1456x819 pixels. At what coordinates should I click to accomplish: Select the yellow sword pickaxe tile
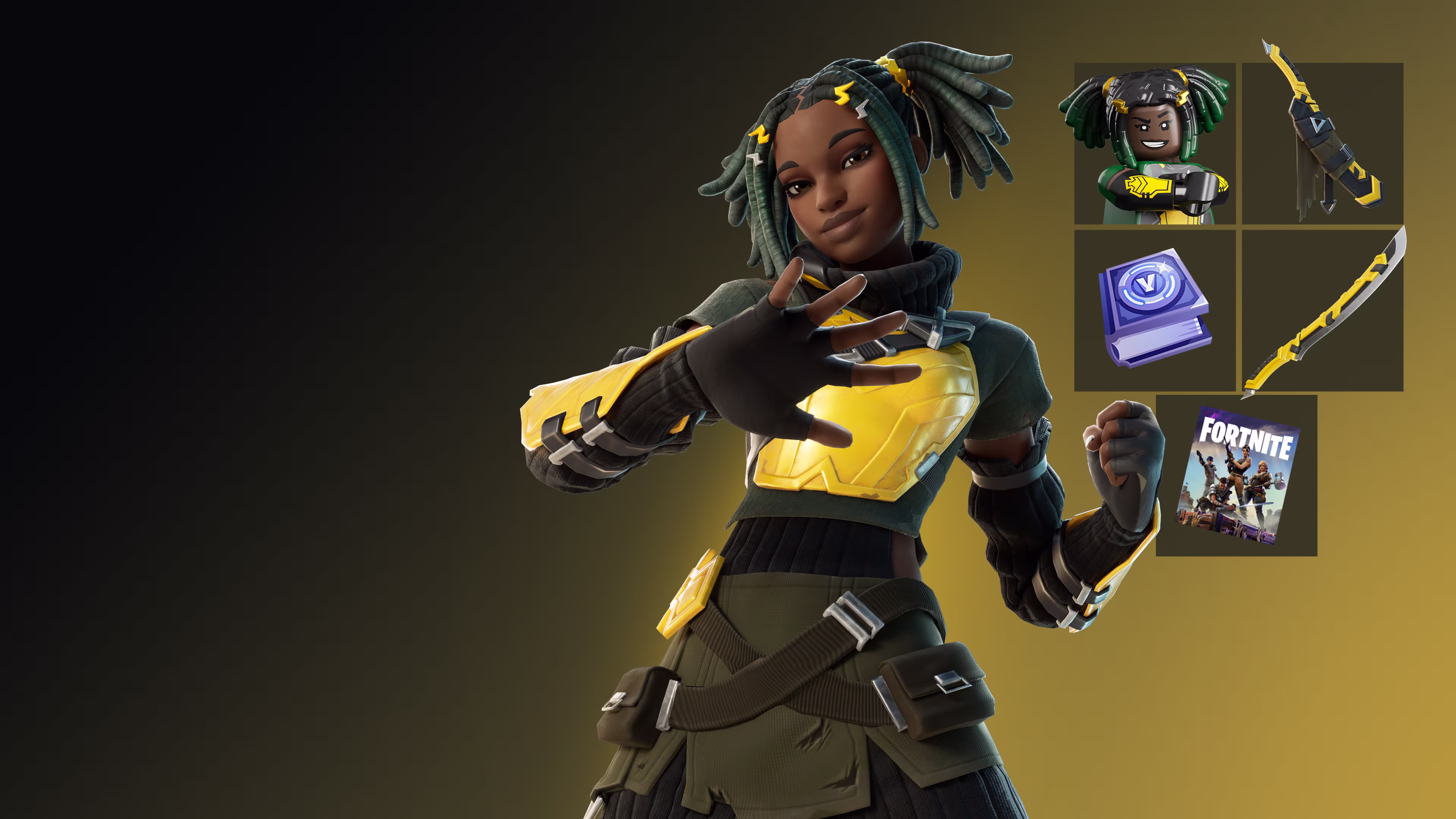(1323, 310)
